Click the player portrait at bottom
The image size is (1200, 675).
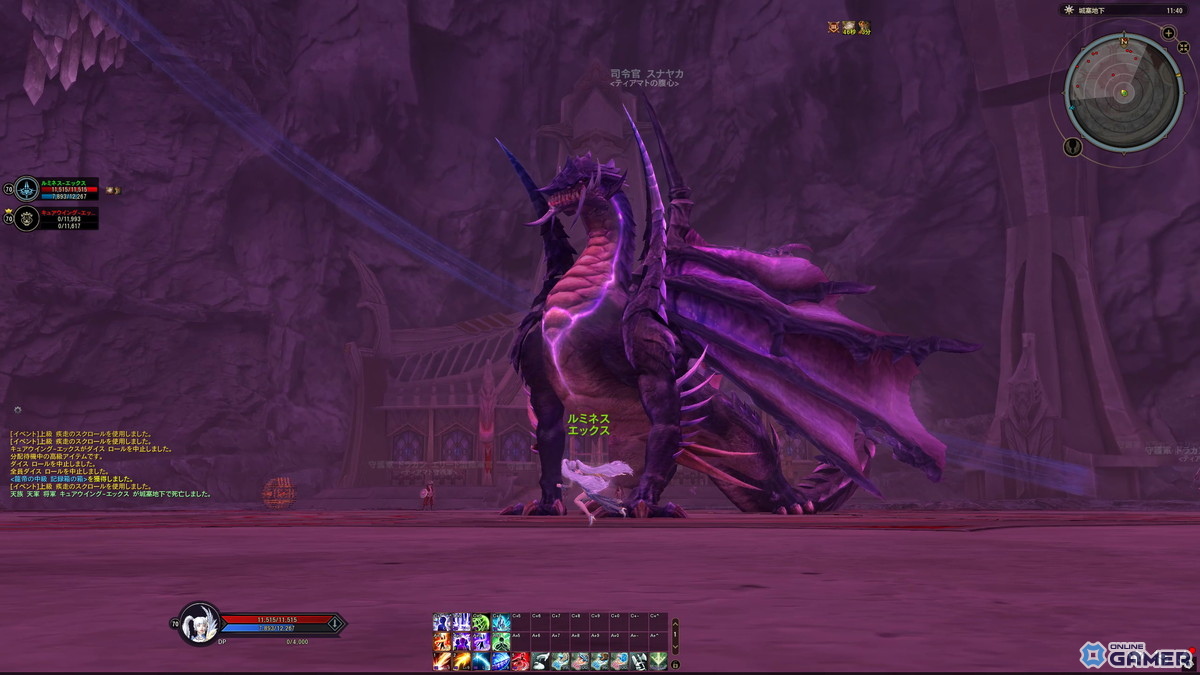click(200, 624)
